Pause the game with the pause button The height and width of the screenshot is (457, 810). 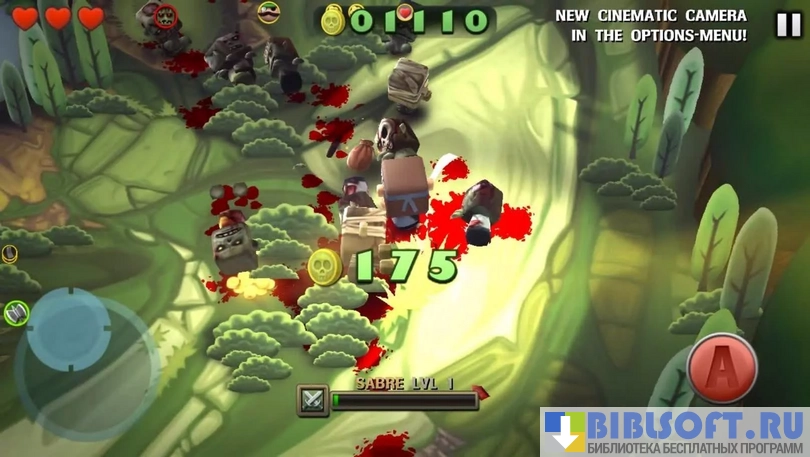coord(788,24)
